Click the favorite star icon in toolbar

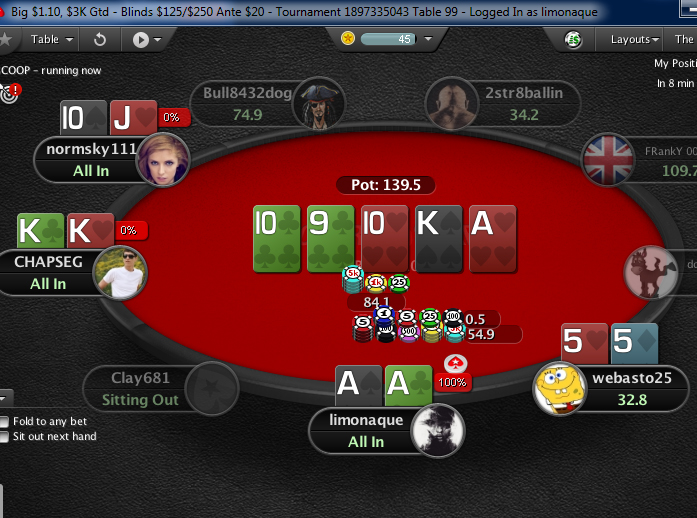(x=6, y=40)
